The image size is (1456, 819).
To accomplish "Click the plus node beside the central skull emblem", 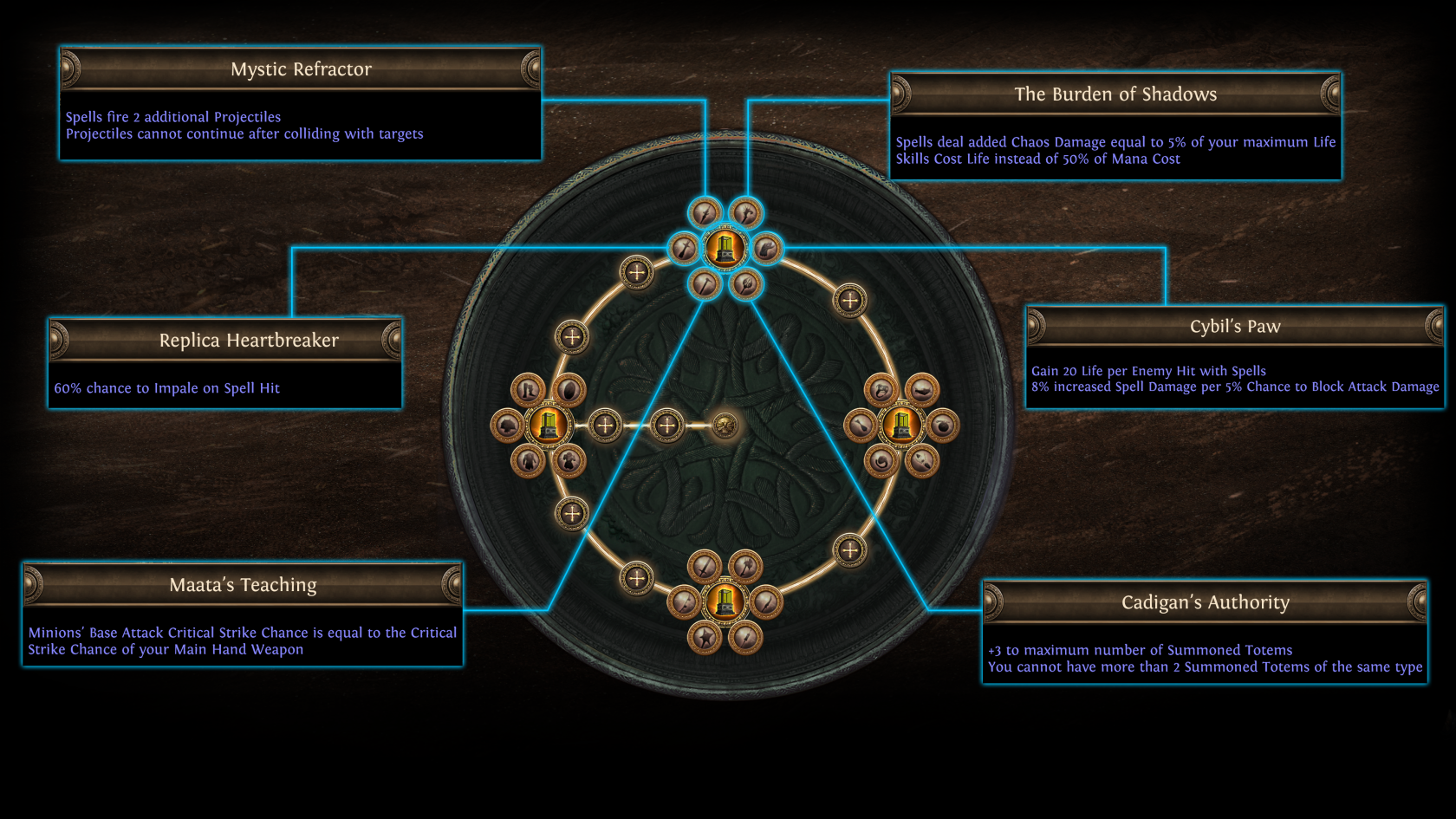I will pos(666,426).
